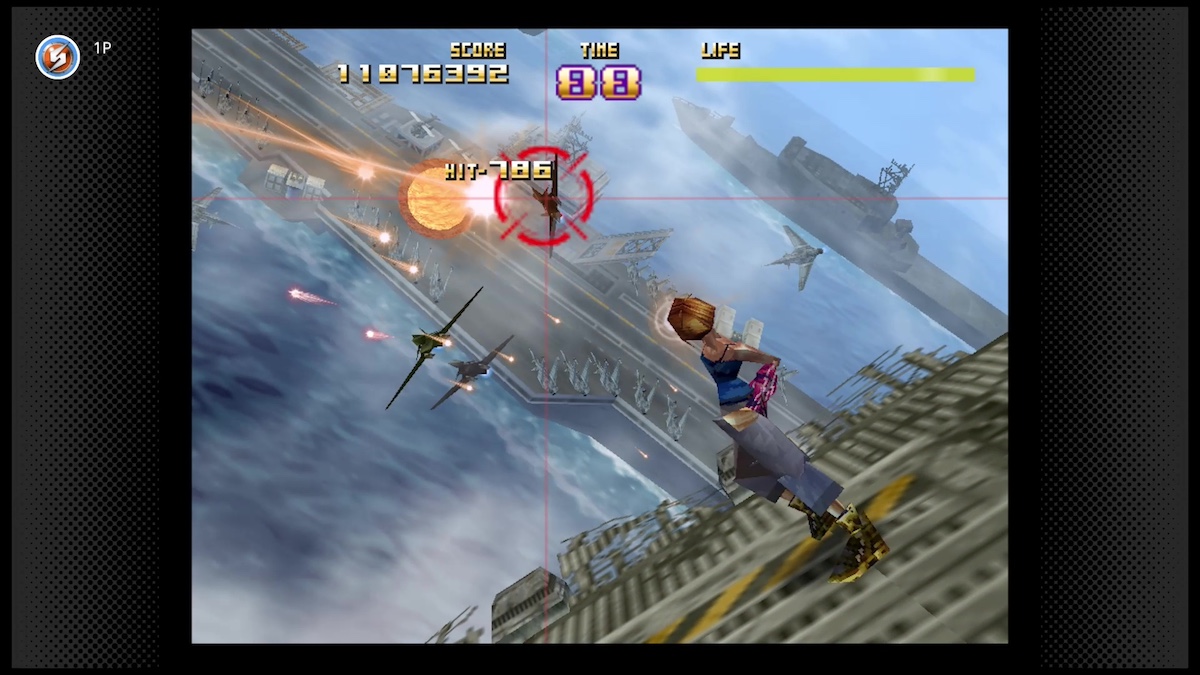Click the 1P player profile icon
The width and height of the screenshot is (1200, 675).
pos(57,57)
